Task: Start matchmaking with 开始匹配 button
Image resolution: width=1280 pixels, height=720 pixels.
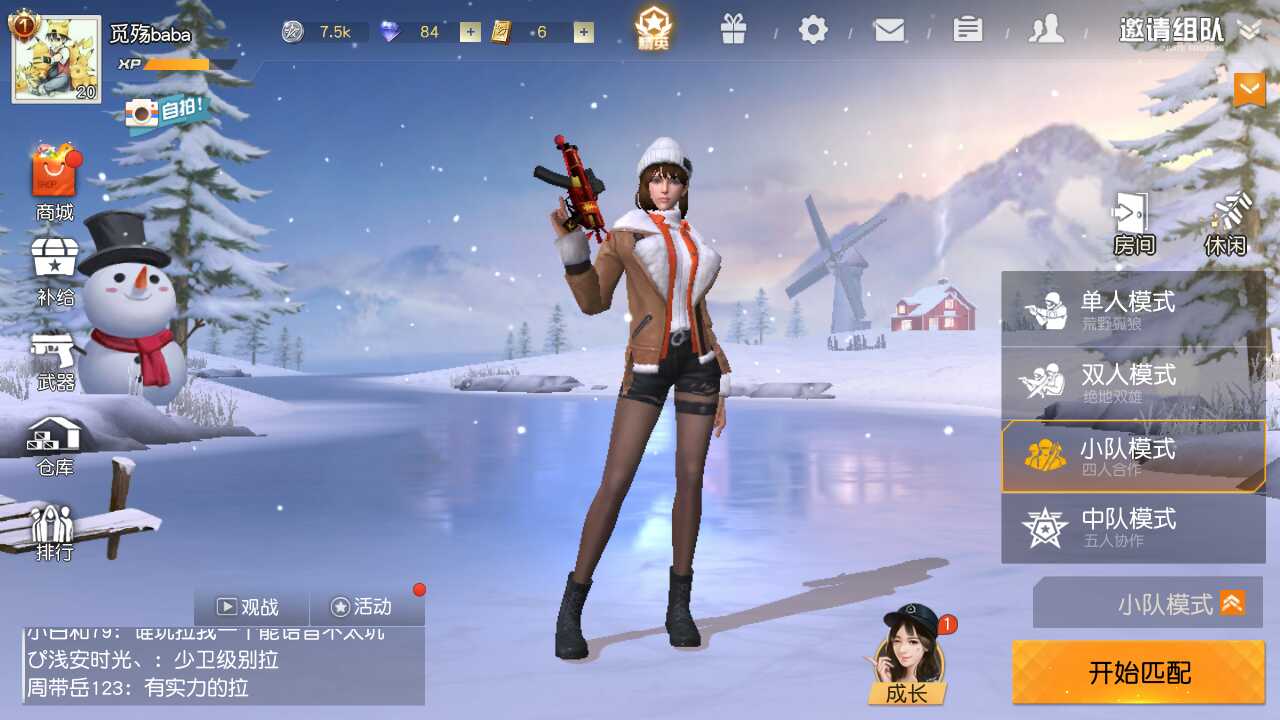Action: (x=1138, y=672)
